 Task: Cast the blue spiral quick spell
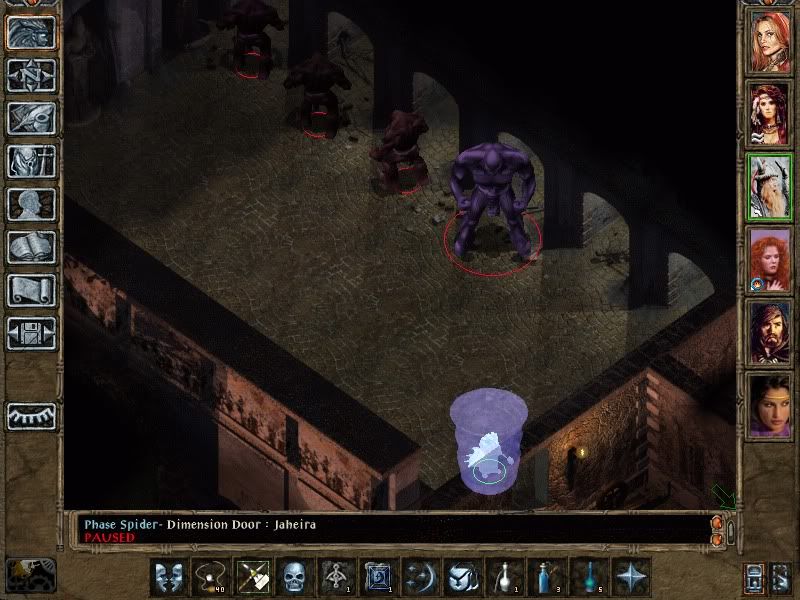[378, 577]
